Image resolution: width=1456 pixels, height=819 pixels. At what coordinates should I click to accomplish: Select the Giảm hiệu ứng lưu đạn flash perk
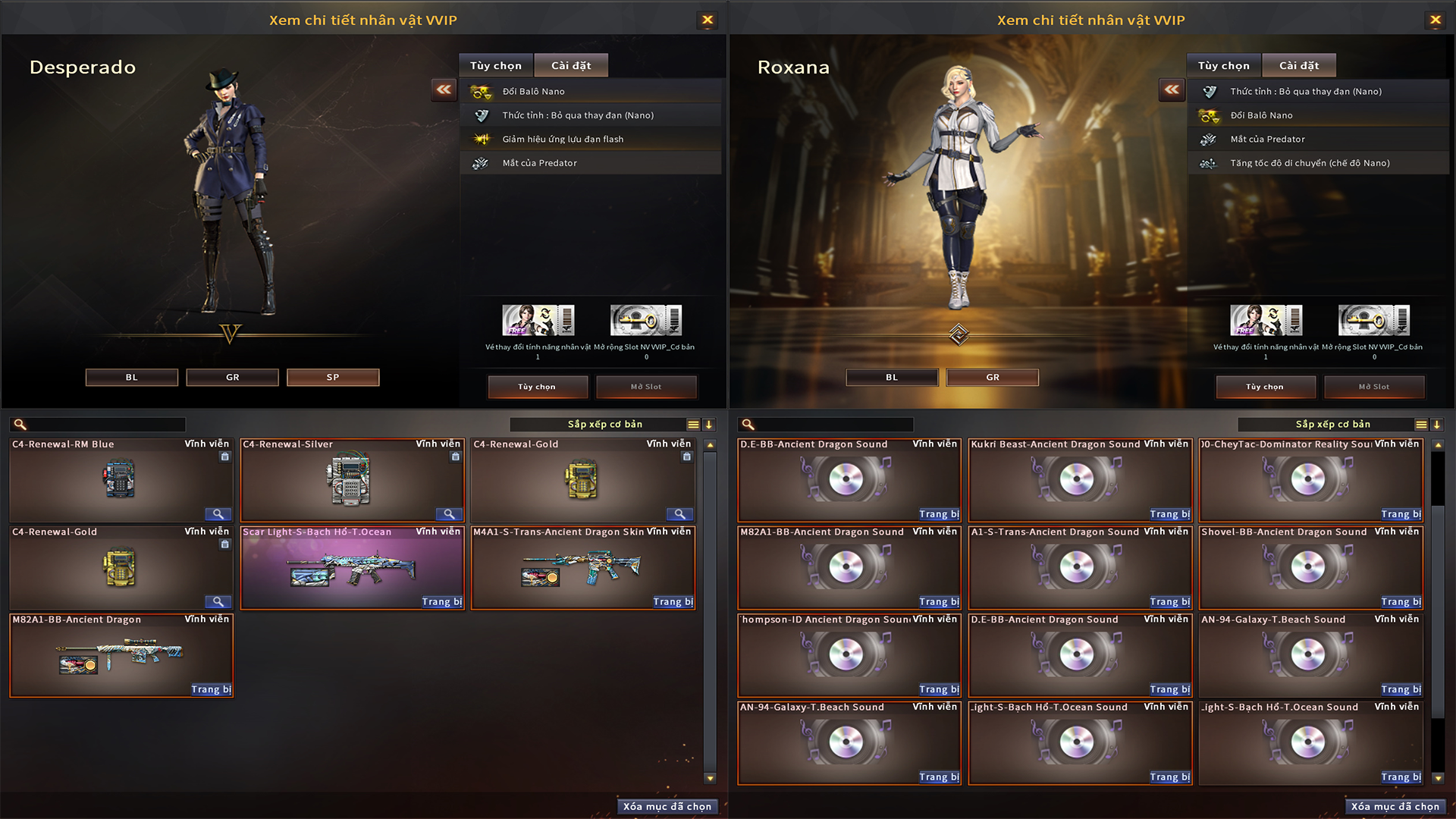tap(563, 140)
